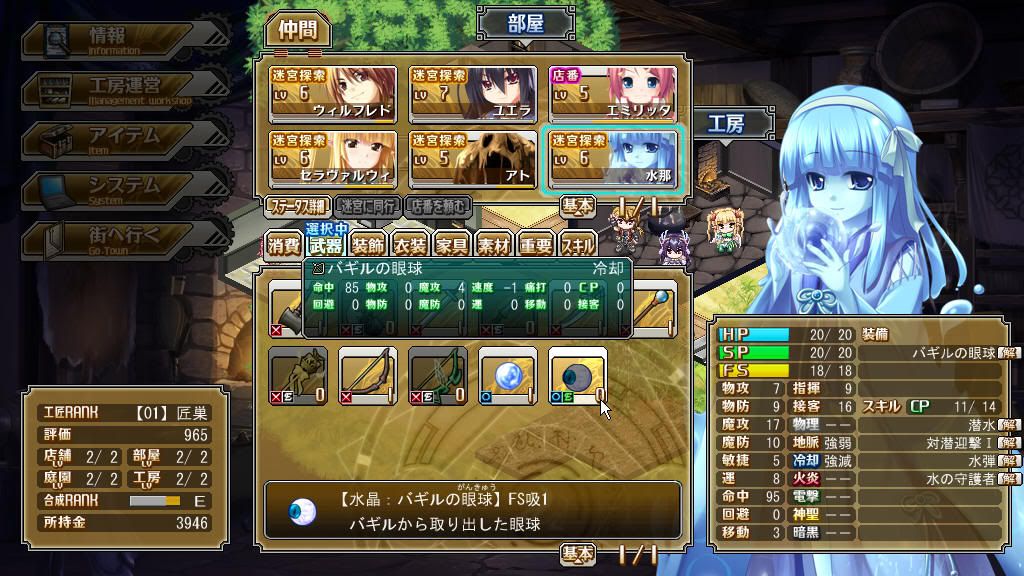Switch to the 家具 furniture tab
This screenshot has height=576, width=1024.
click(452, 246)
